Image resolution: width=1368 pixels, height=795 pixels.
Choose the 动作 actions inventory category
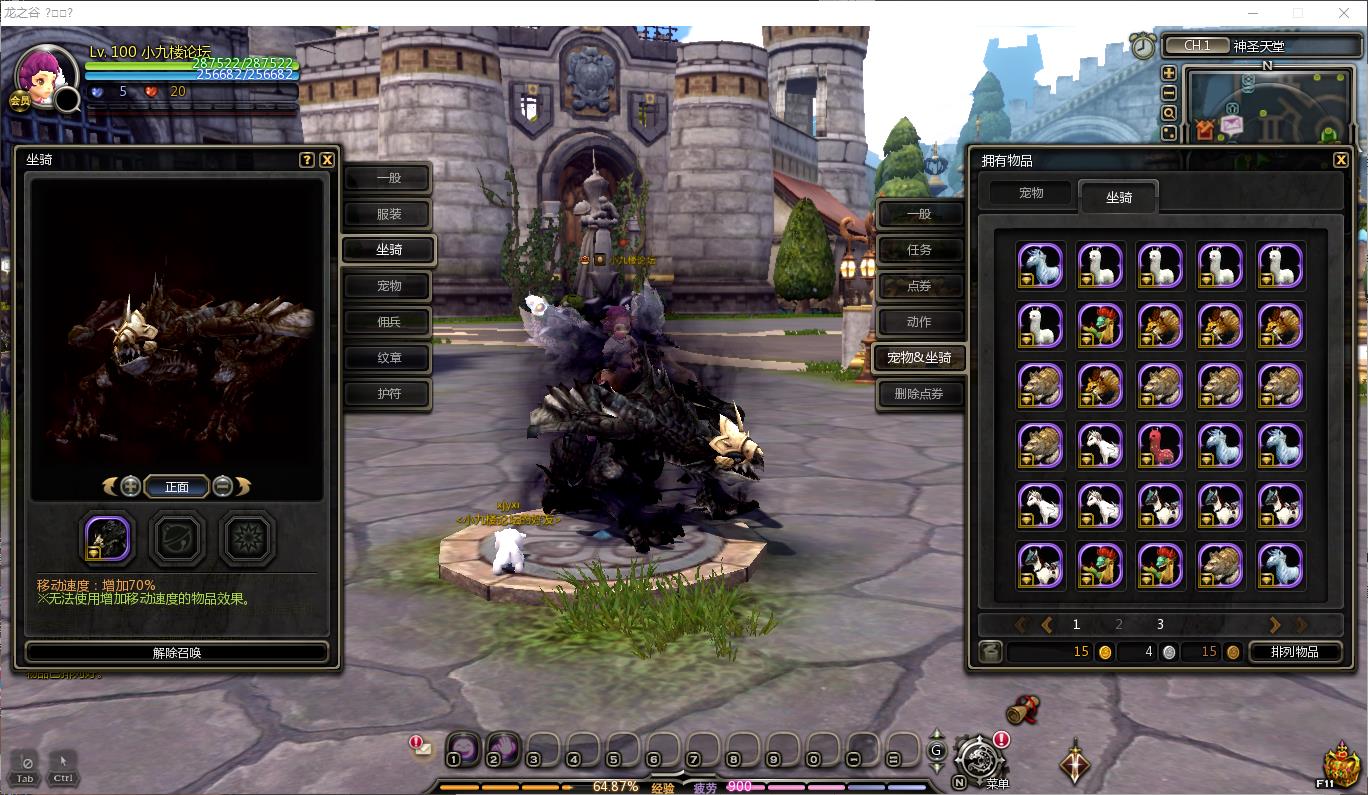(x=918, y=322)
